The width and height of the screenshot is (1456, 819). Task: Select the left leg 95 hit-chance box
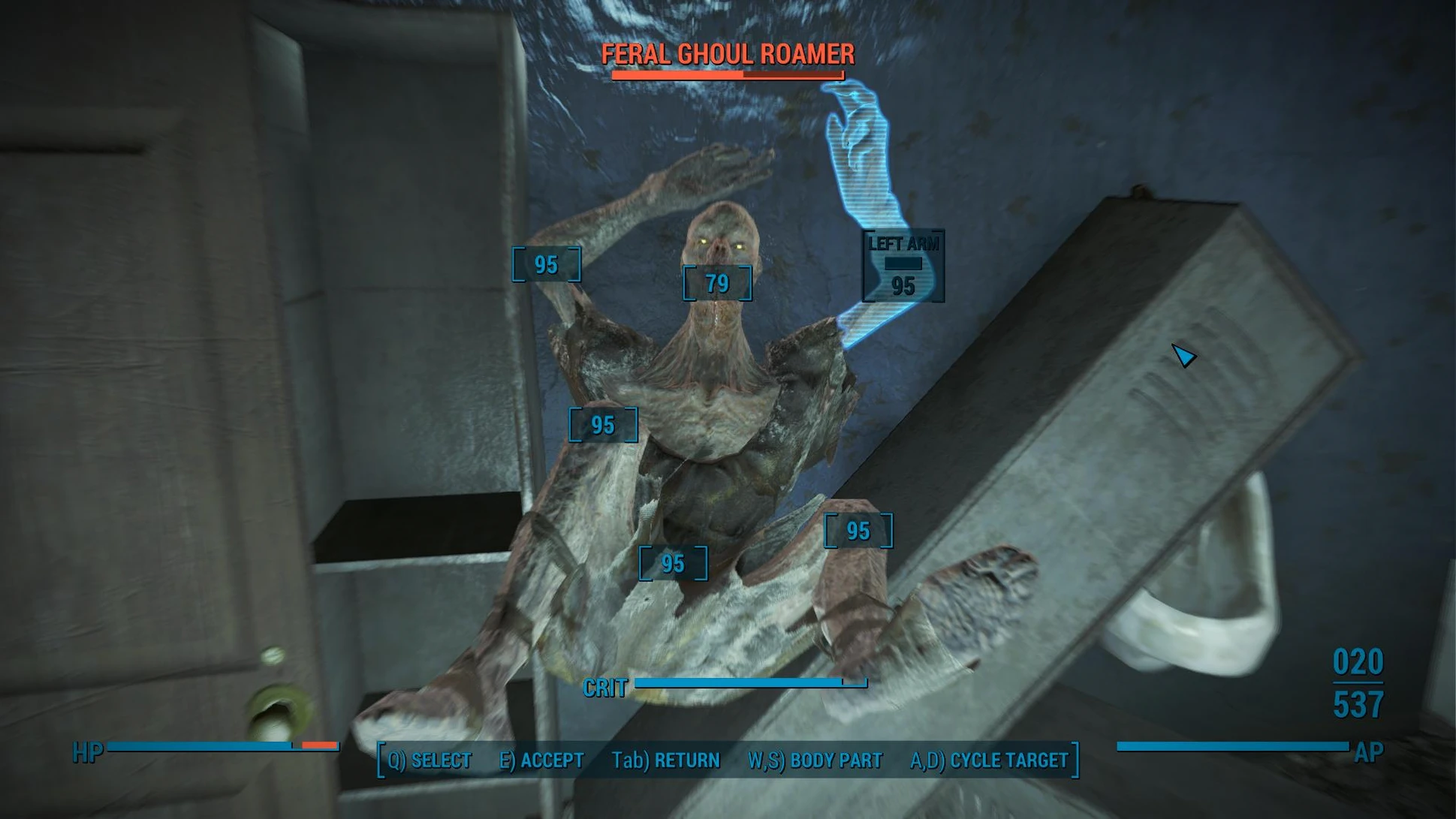pos(858,531)
